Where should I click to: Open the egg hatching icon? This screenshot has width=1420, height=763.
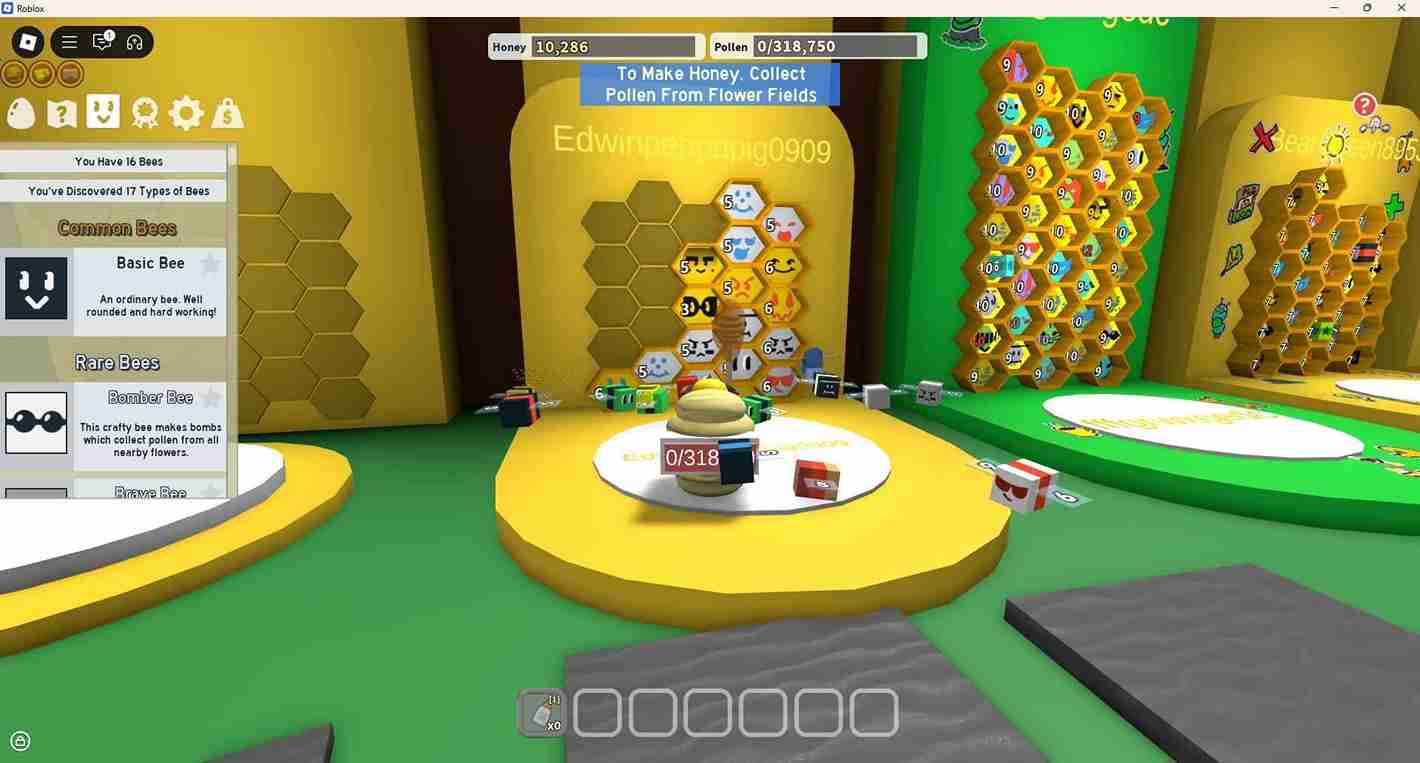click(x=21, y=113)
